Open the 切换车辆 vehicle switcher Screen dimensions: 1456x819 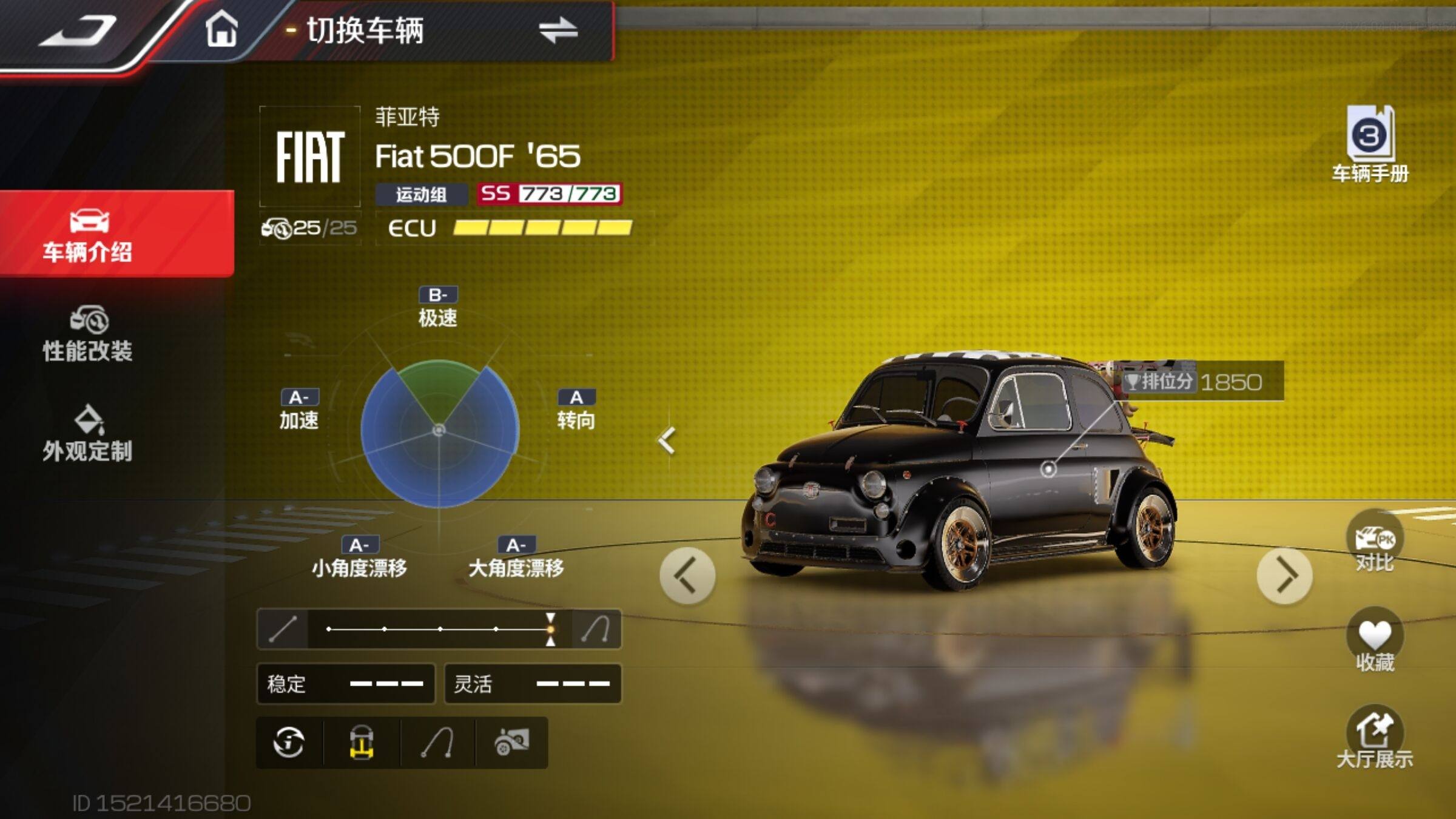click(x=437, y=30)
